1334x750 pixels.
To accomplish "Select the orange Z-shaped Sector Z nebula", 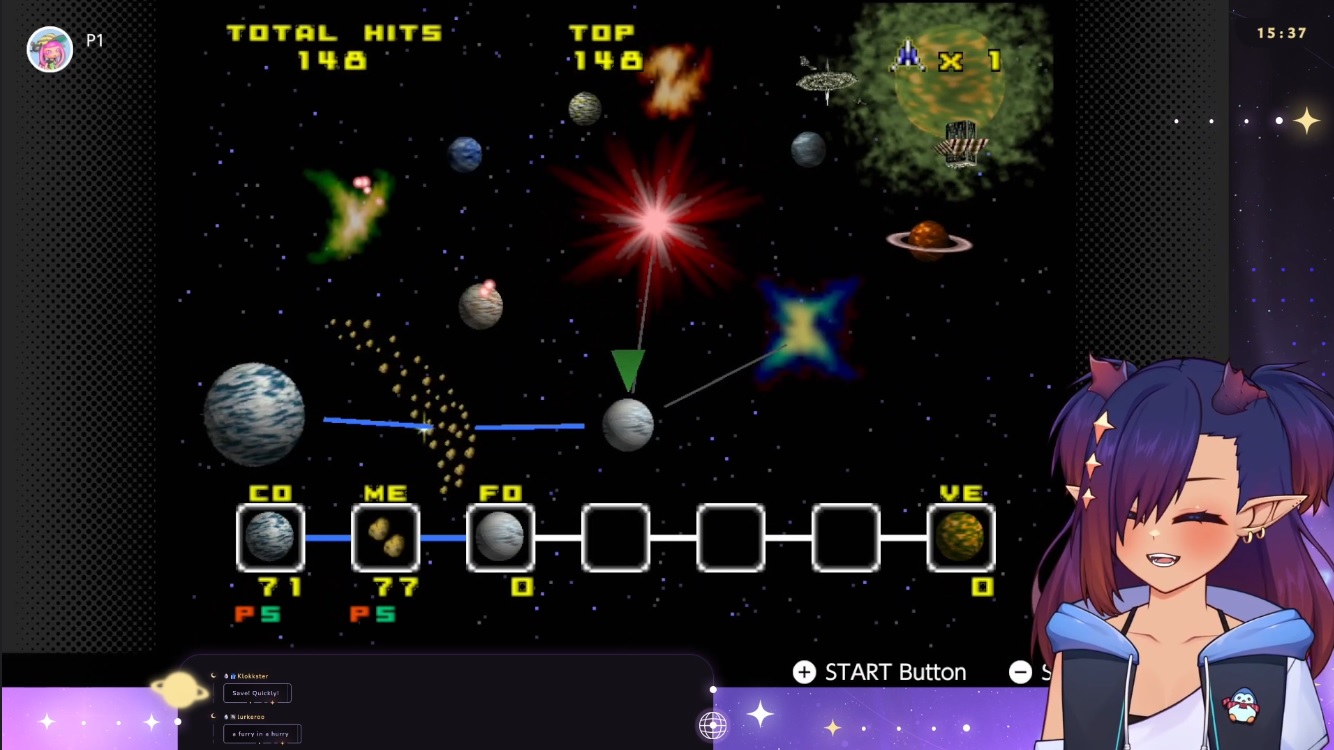I will [676, 80].
